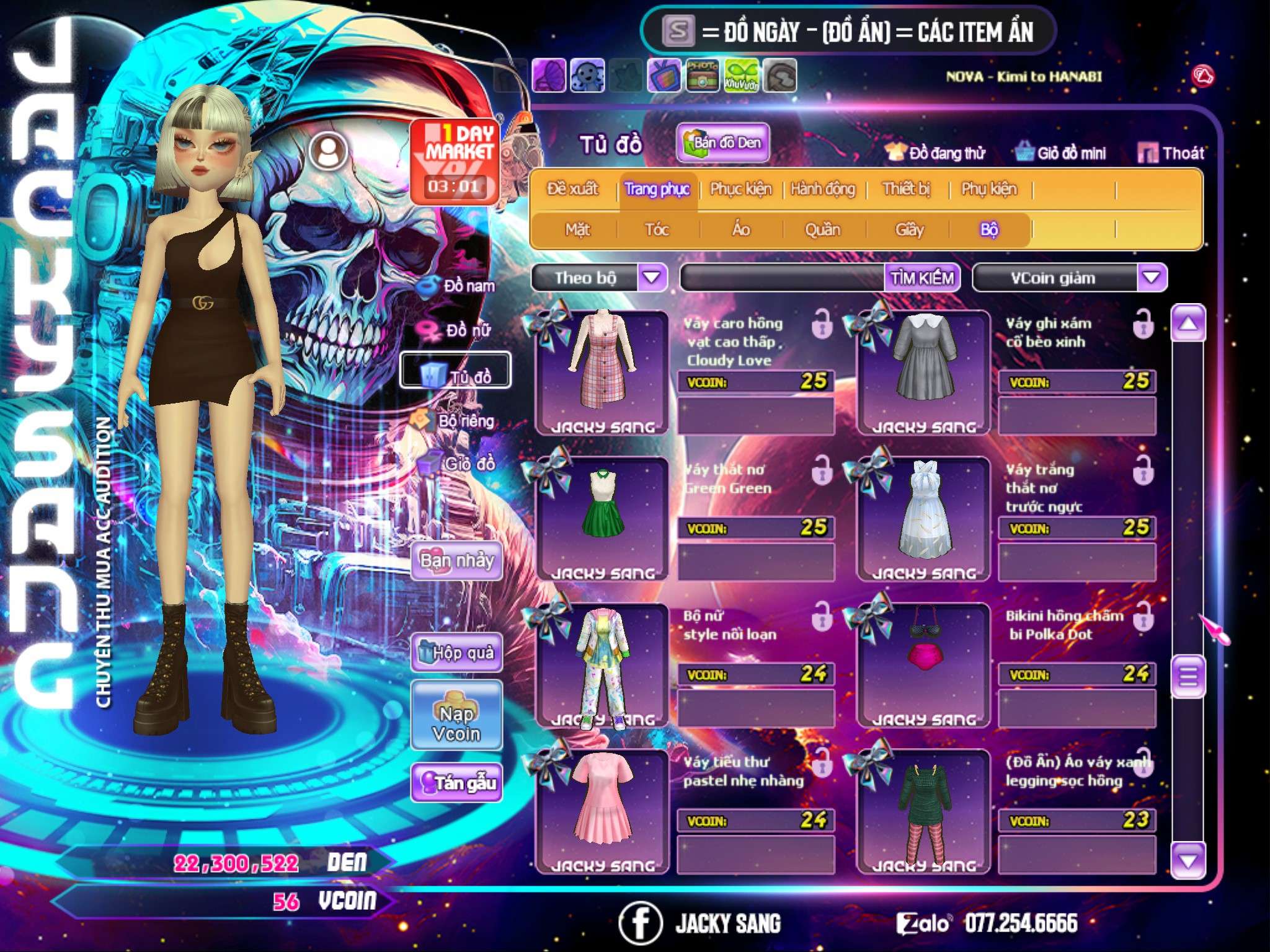Open the Giày shoes subcategory
This screenshot has height=952, width=1270.
click(x=909, y=230)
